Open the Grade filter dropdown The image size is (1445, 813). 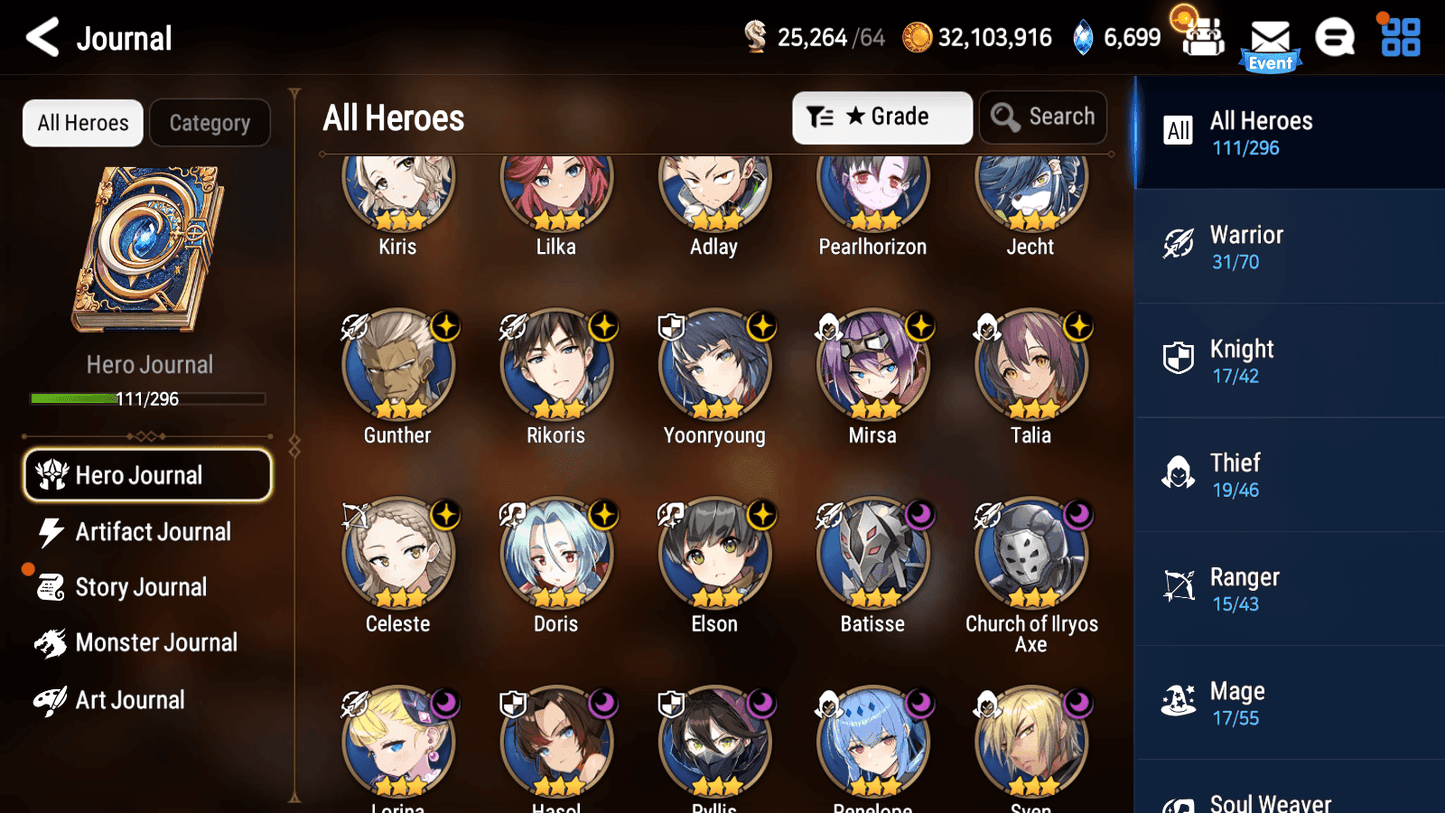pos(882,117)
